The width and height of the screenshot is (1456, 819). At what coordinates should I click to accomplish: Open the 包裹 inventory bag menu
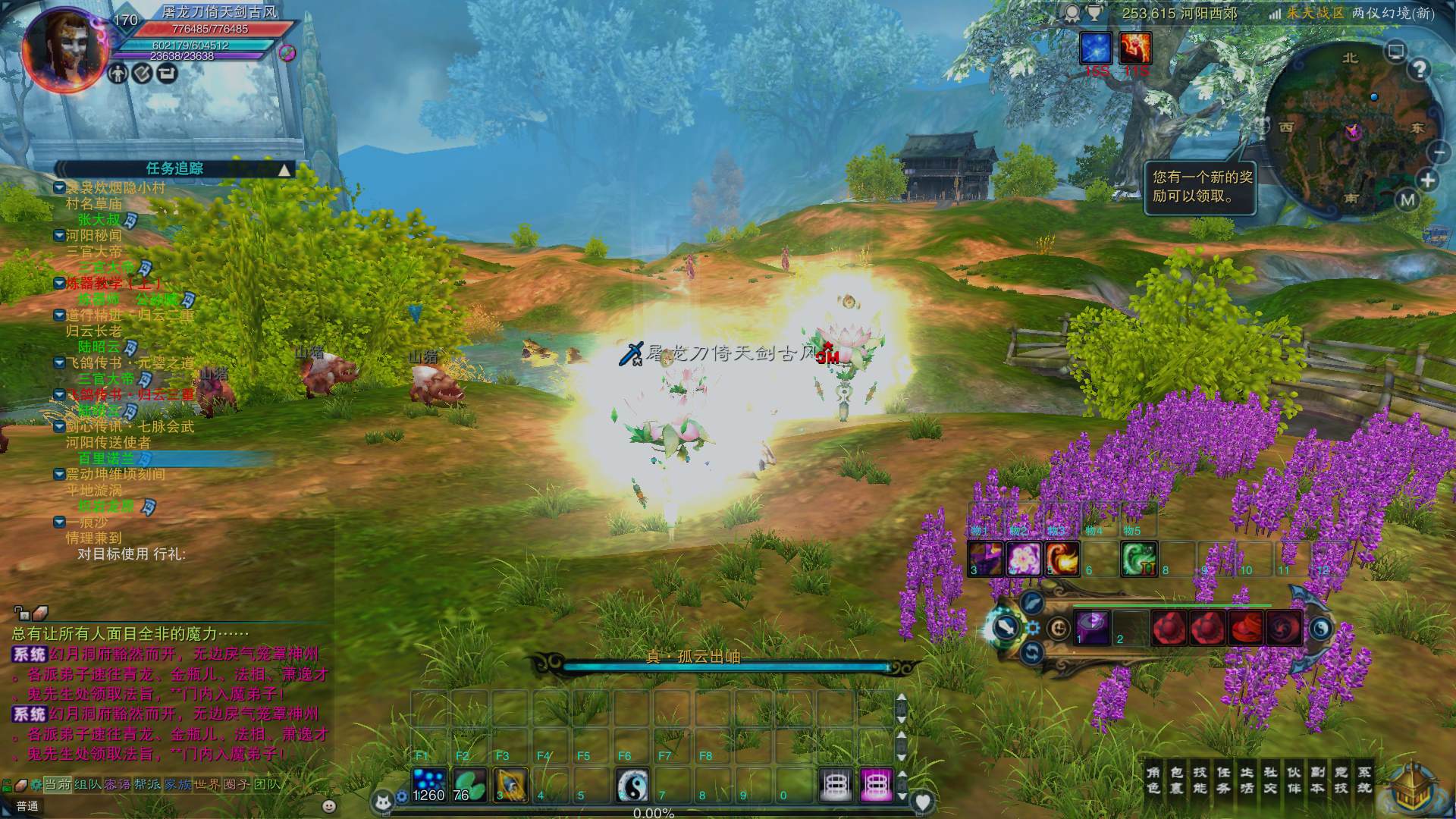[1177, 780]
